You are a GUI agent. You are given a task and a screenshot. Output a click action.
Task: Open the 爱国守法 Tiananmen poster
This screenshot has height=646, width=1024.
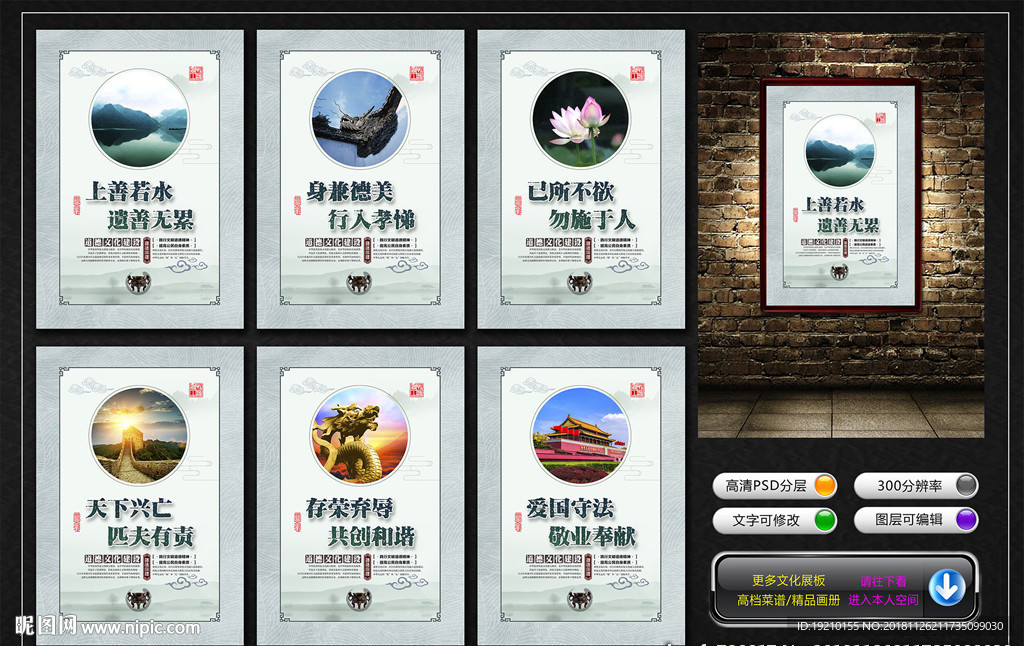tap(581, 496)
